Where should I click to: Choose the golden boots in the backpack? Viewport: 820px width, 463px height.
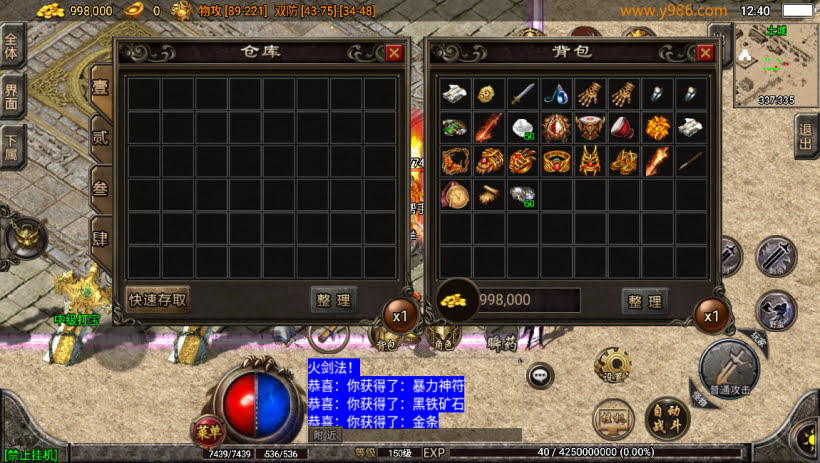pos(624,160)
